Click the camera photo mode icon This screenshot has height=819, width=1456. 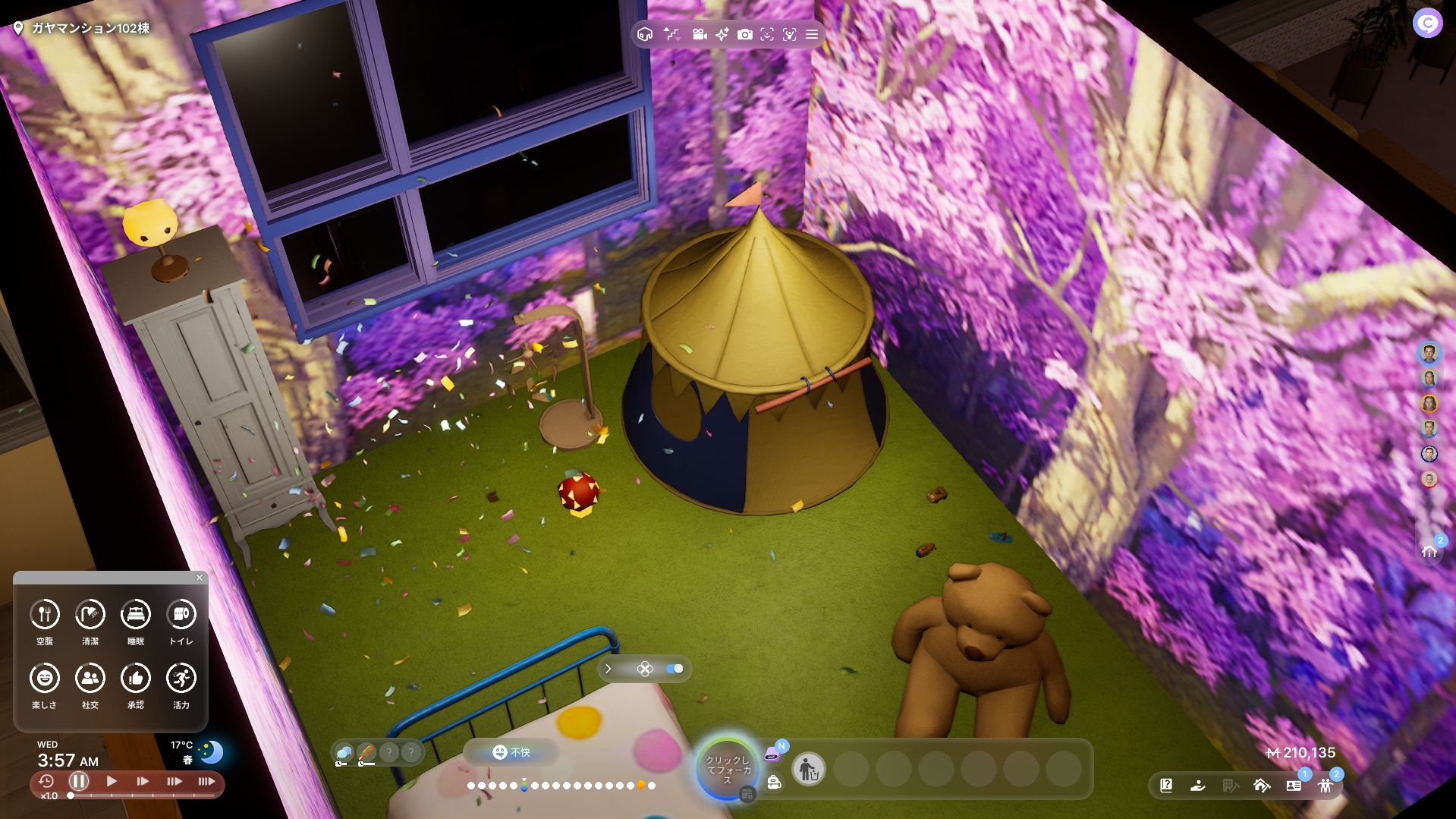click(745, 34)
